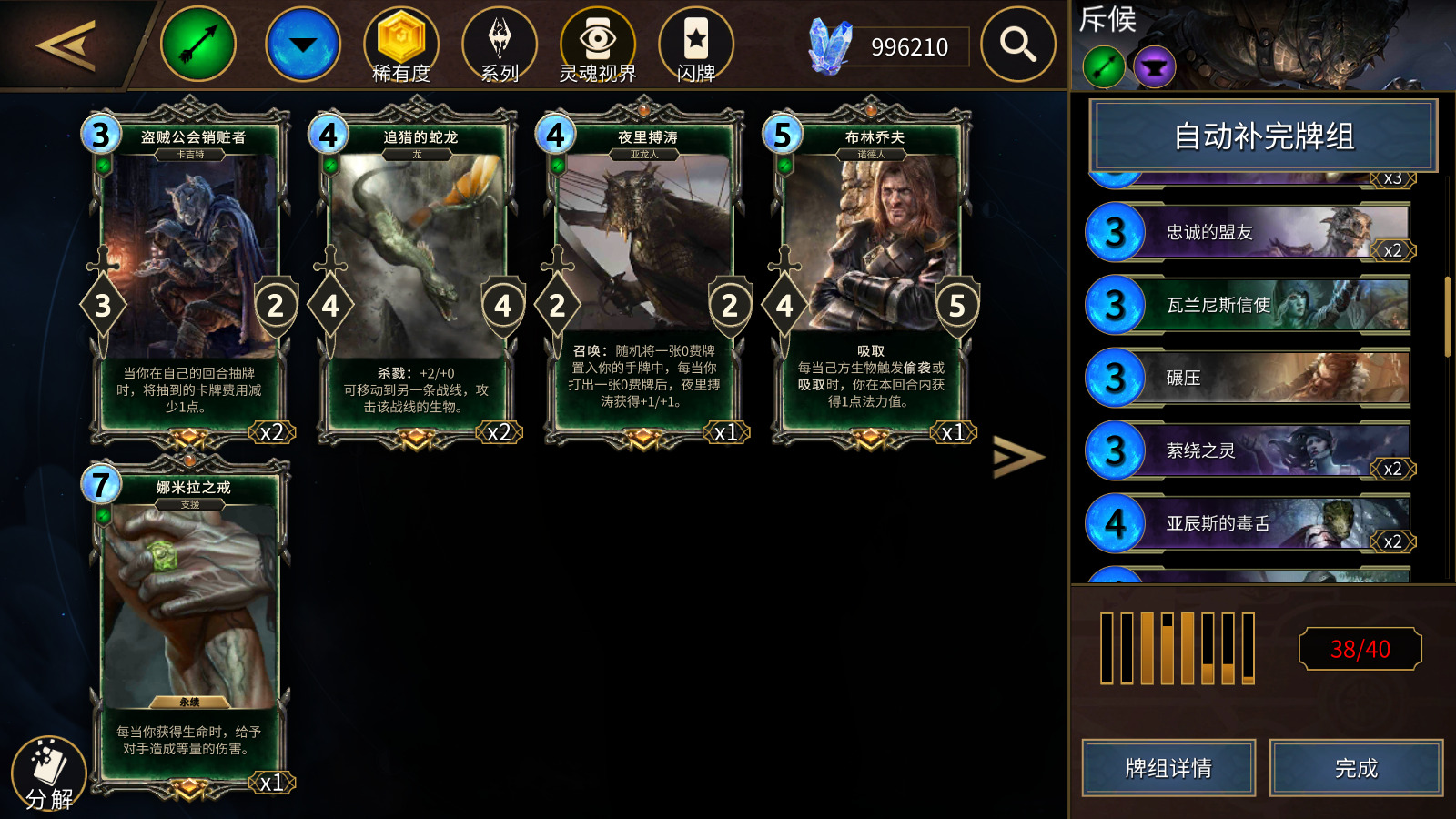
Task: Click the 自动补完牌组 auto-complete deck button
Action: coord(1263,136)
